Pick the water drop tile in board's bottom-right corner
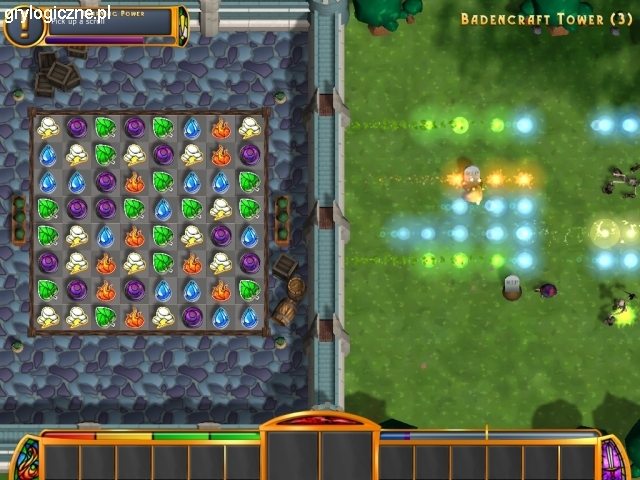The image size is (640, 480). 249,317
